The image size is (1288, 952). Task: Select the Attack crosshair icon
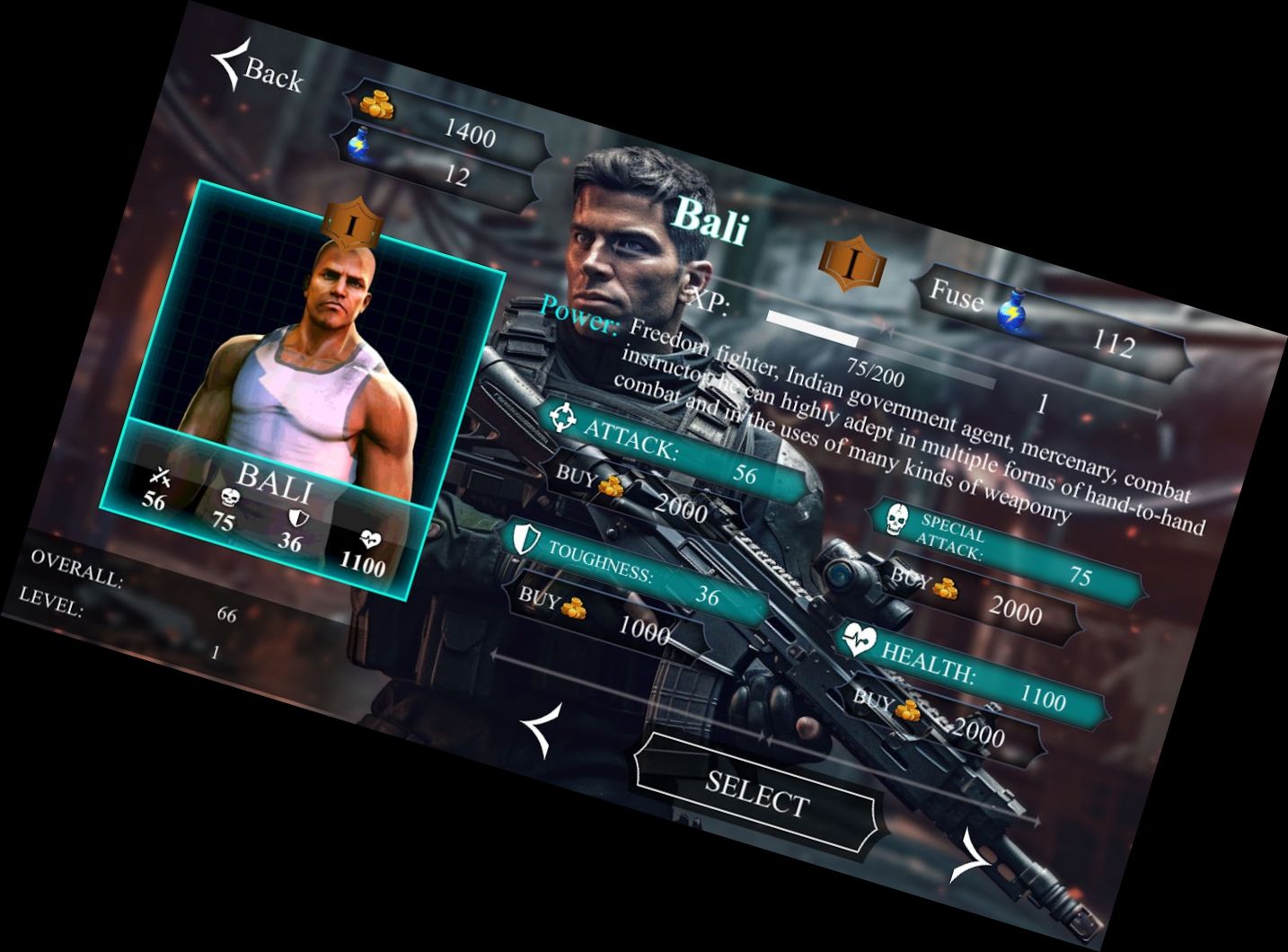[563, 418]
